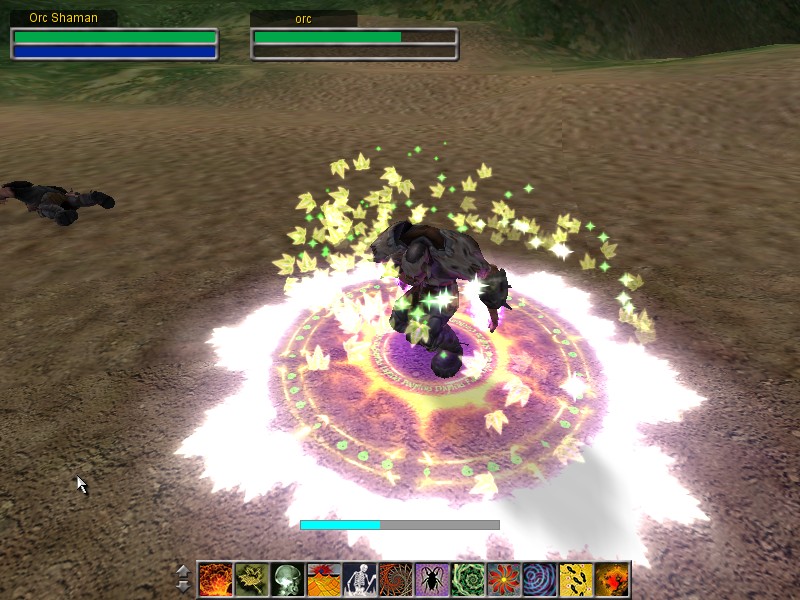Image resolution: width=800 pixels, height=600 pixels.
Task: Select the Orc Shaman player frame
Action: pyautogui.click(x=114, y=43)
